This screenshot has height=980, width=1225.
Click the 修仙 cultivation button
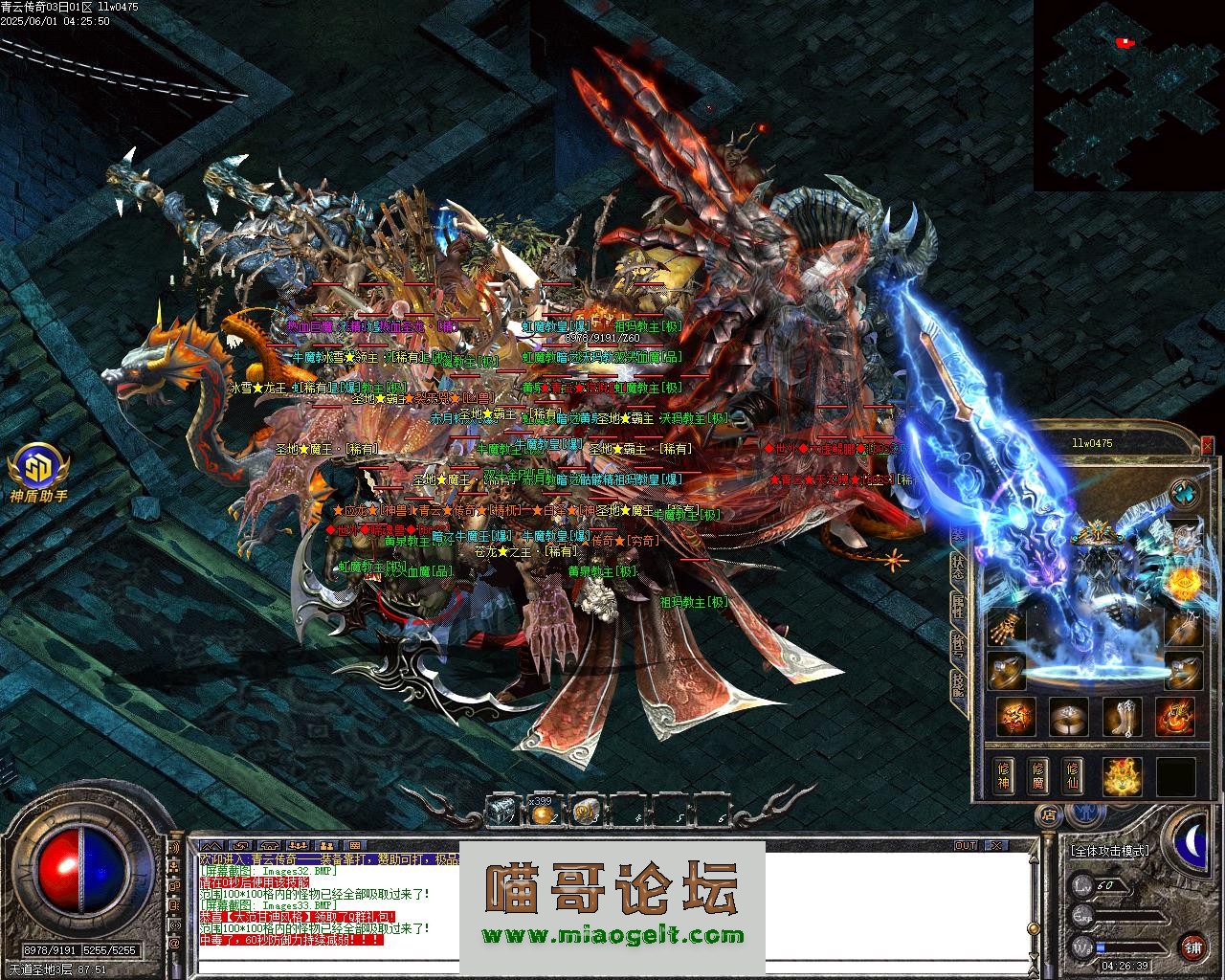tap(1073, 777)
